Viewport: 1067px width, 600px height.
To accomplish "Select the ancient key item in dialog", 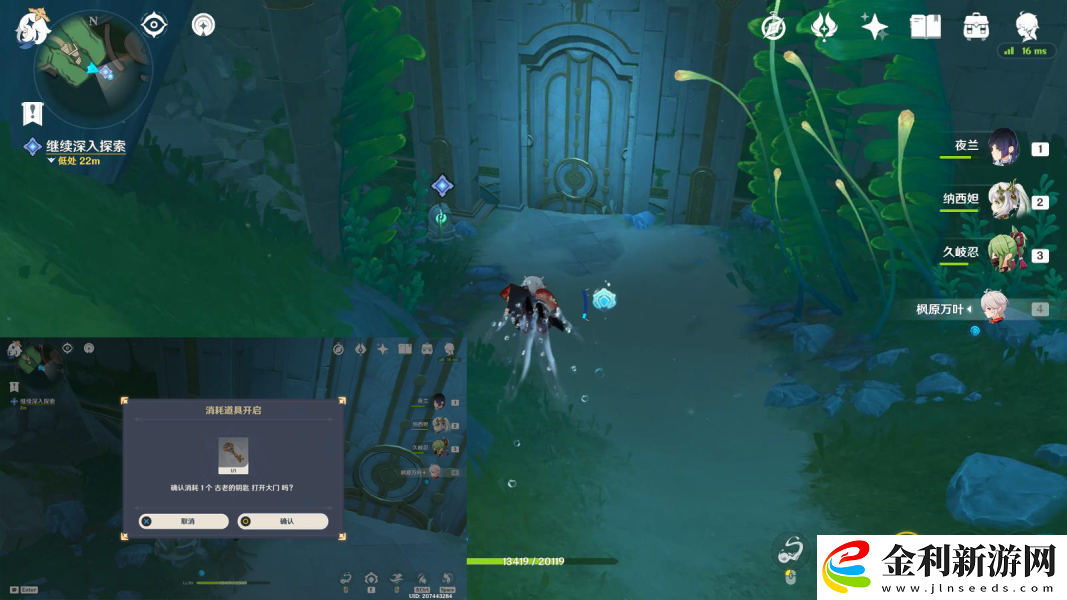I will coord(233,455).
